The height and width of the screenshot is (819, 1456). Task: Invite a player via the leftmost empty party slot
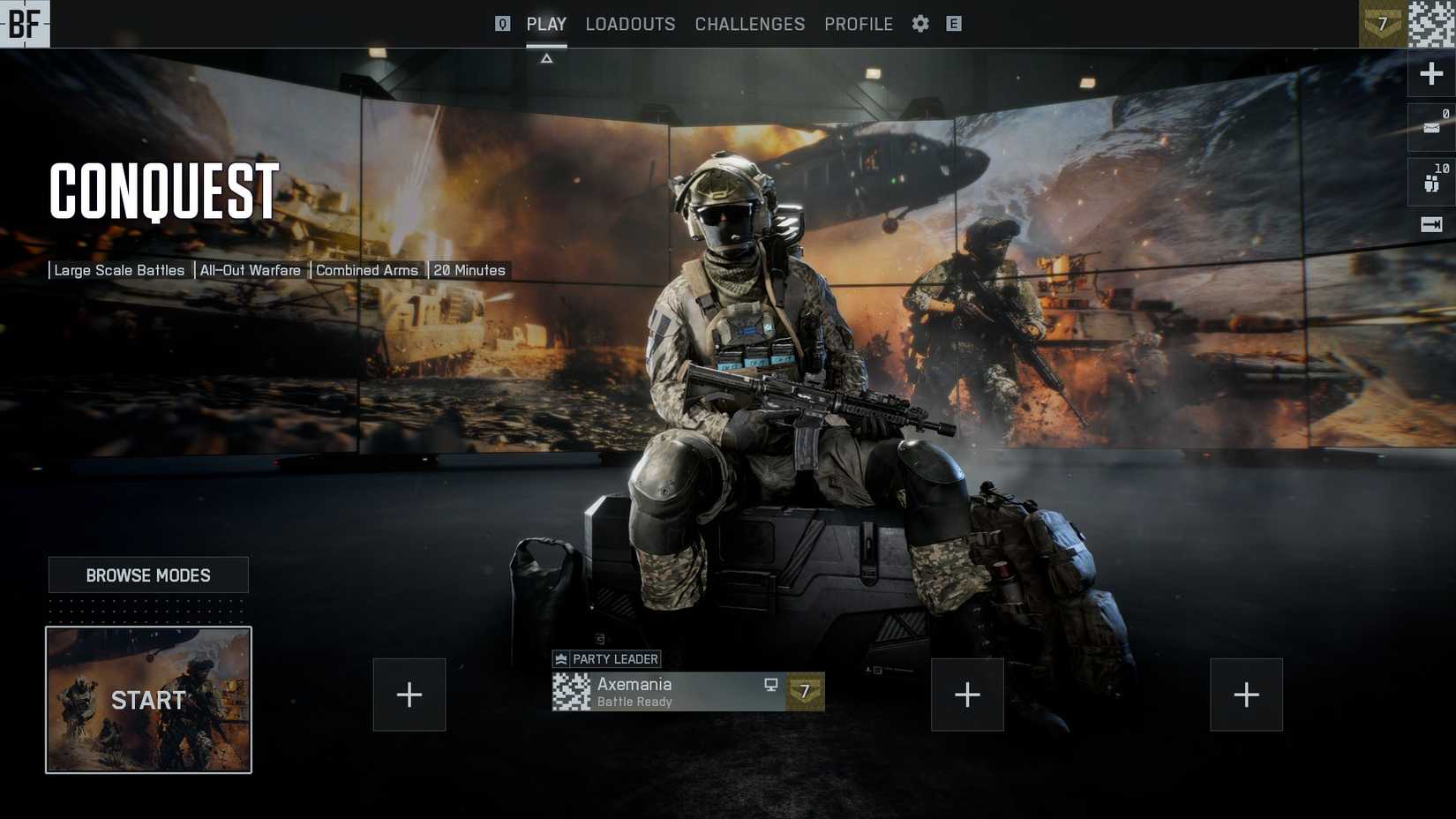click(x=409, y=695)
